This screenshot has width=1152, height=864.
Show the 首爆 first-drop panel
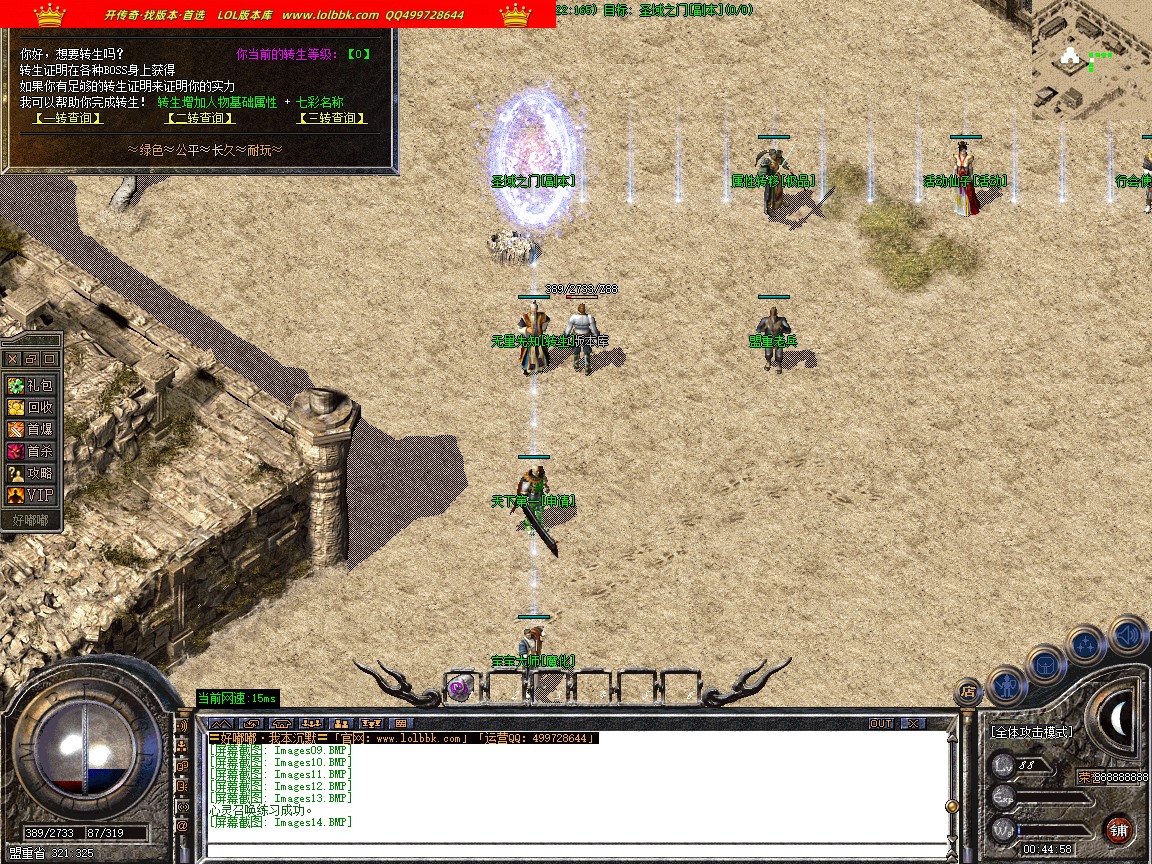click(31, 429)
